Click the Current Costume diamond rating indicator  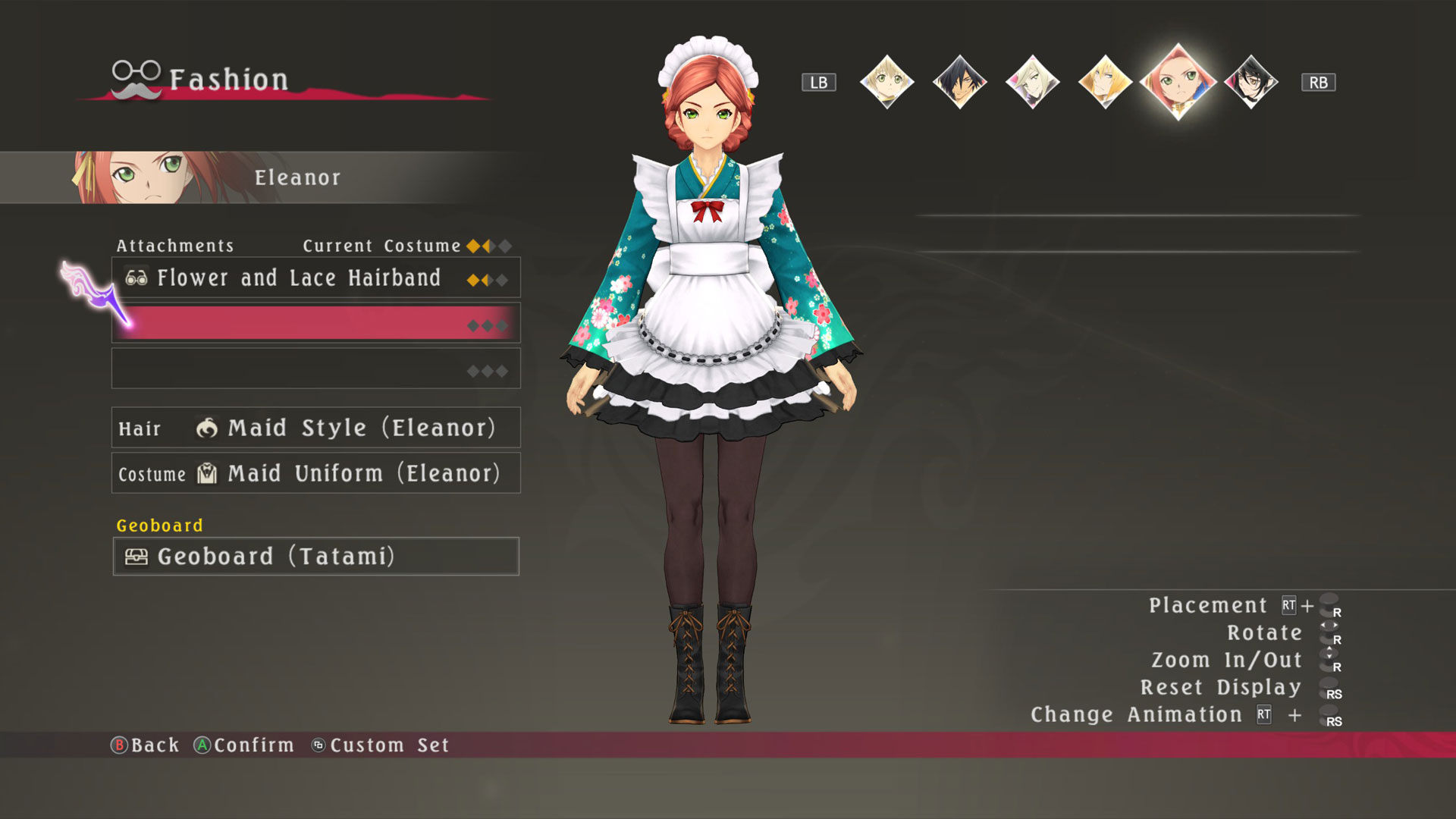click(488, 245)
